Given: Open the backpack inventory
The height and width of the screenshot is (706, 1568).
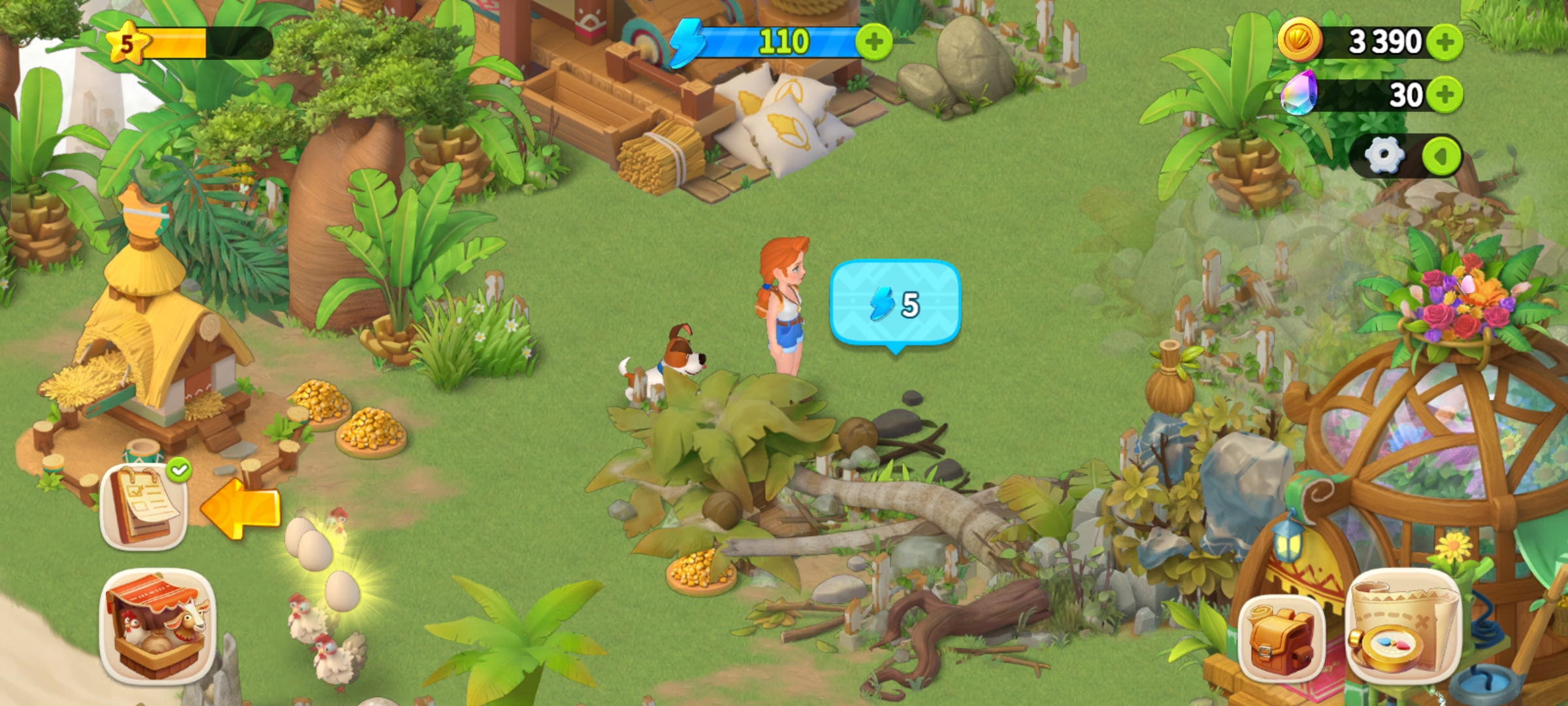Looking at the screenshot, I should [1281, 637].
